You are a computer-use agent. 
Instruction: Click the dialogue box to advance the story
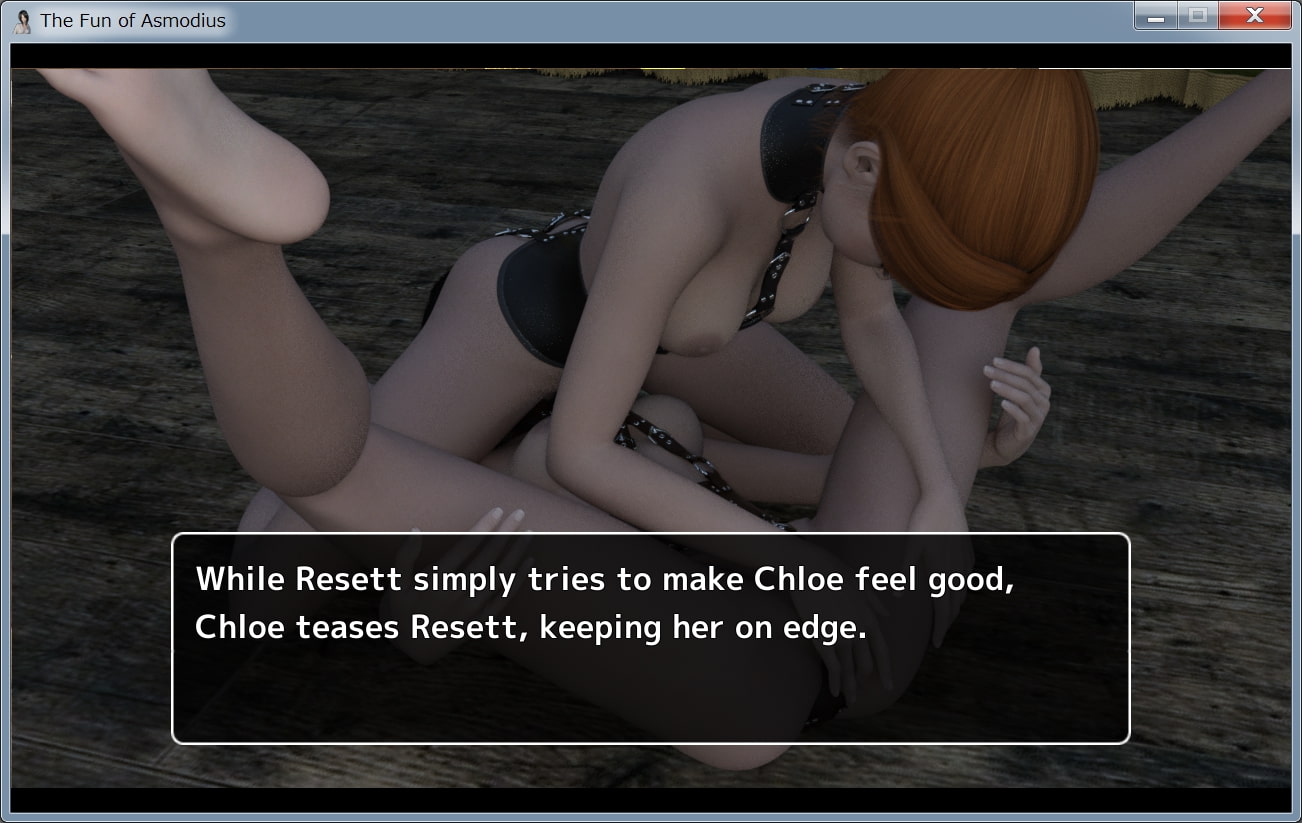pos(651,640)
